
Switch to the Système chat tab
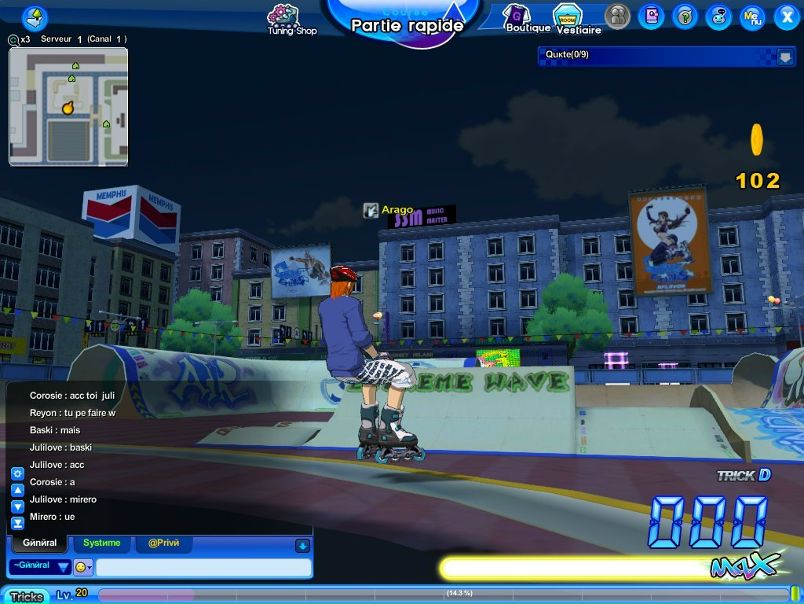(101, 543)
